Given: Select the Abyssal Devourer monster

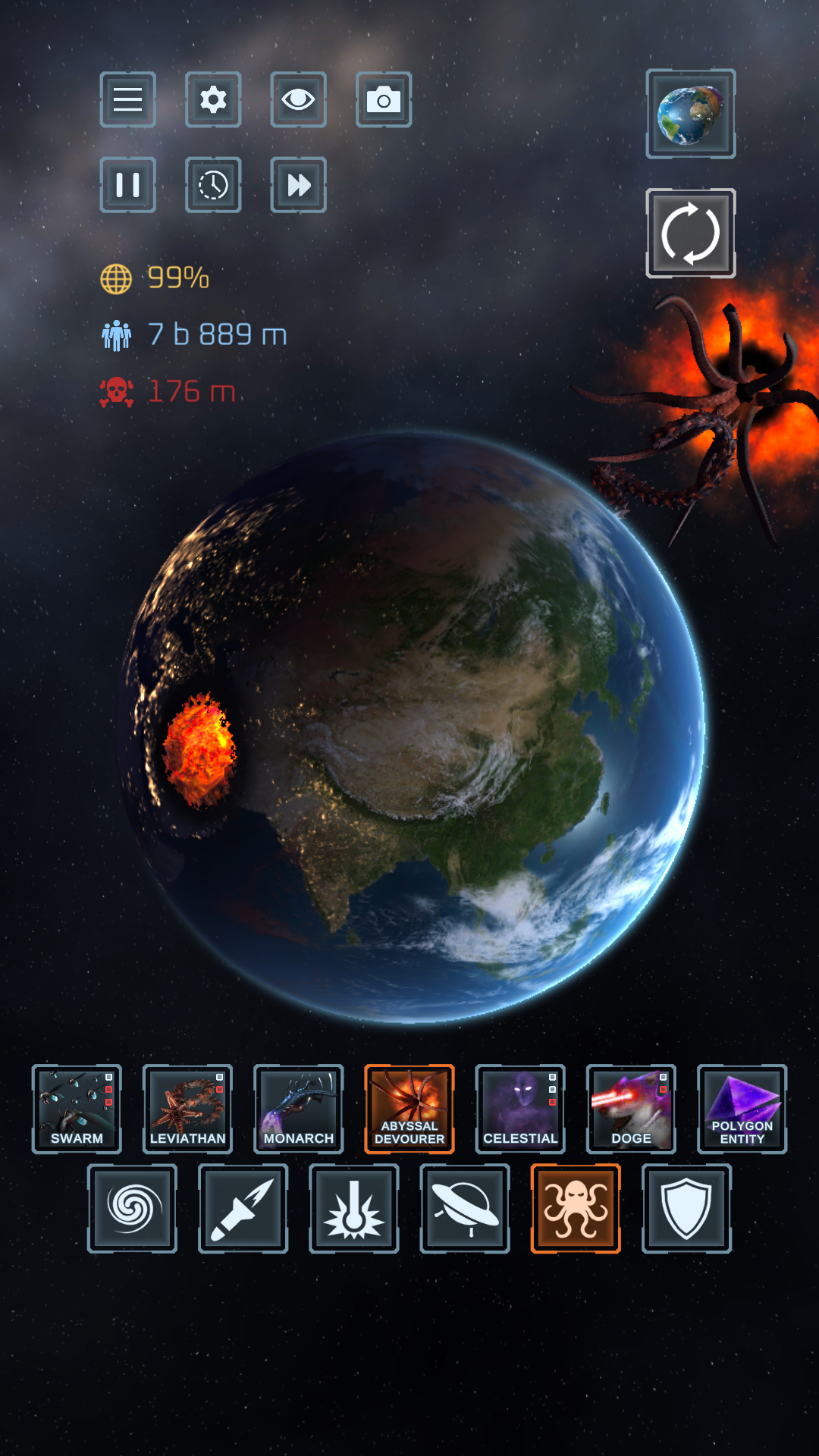Looking at the screenshot, I should (409, 1109).
